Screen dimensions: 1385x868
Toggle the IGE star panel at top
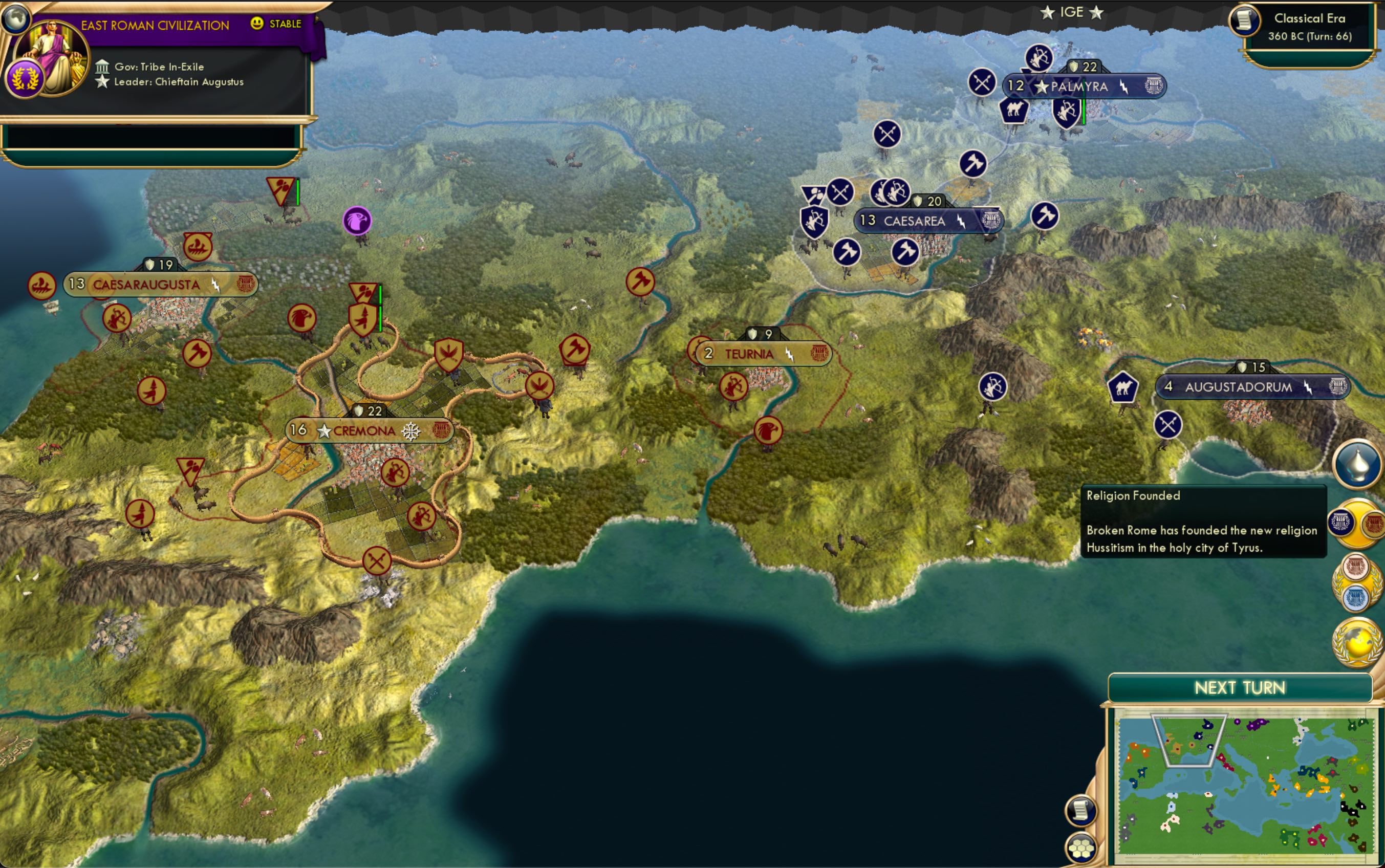coord(1073,11)
